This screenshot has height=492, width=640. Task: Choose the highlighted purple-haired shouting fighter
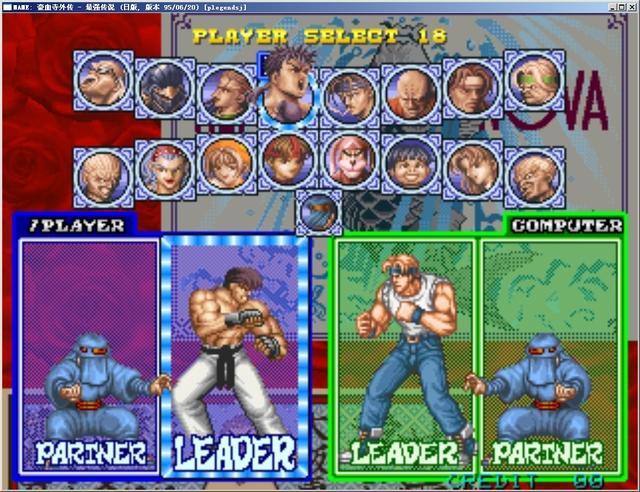[289, 90]
